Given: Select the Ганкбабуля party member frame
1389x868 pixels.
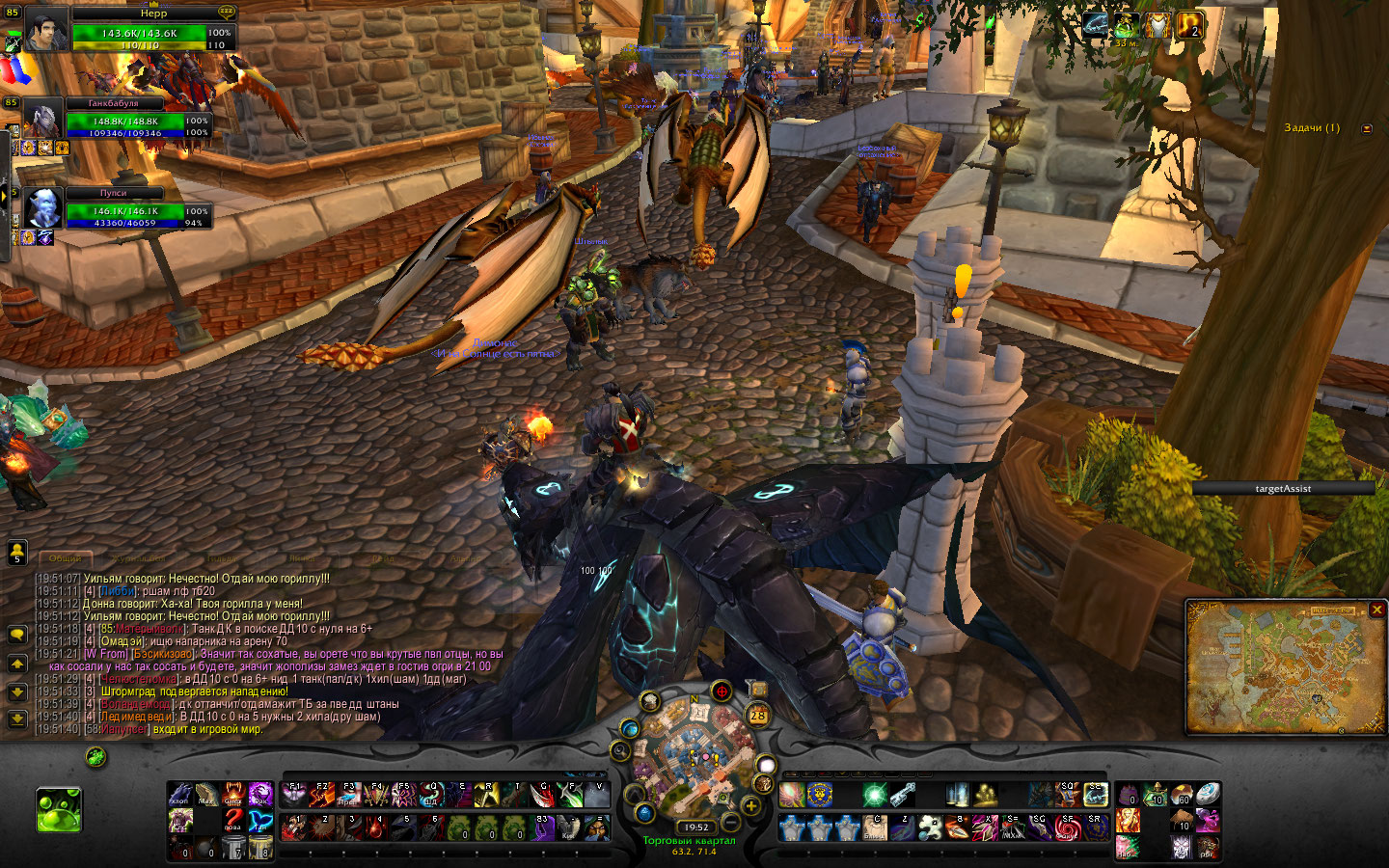Looking at the screenshot, I should (x=125, y=121).
